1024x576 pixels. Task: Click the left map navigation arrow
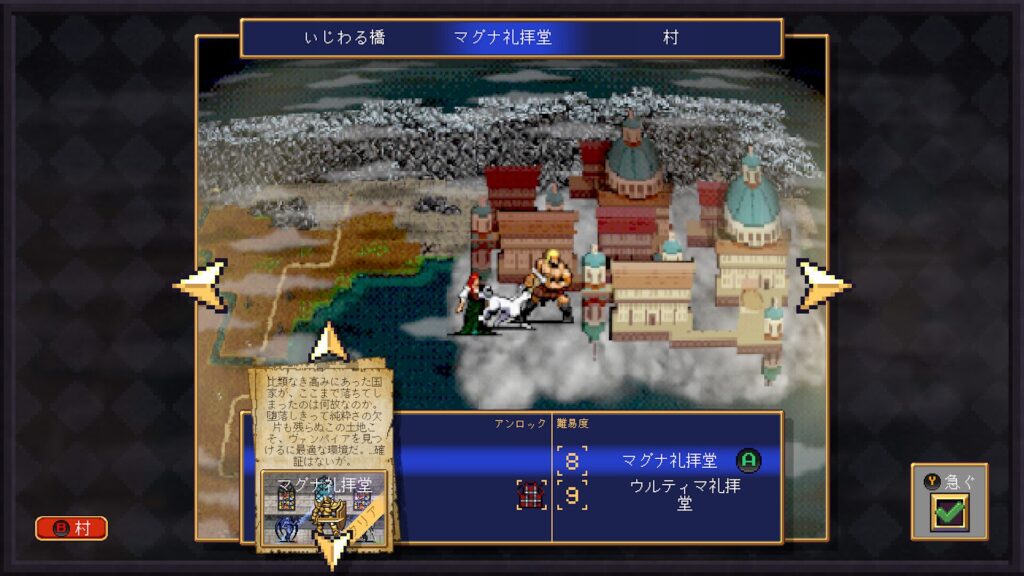tap(201, 285)
